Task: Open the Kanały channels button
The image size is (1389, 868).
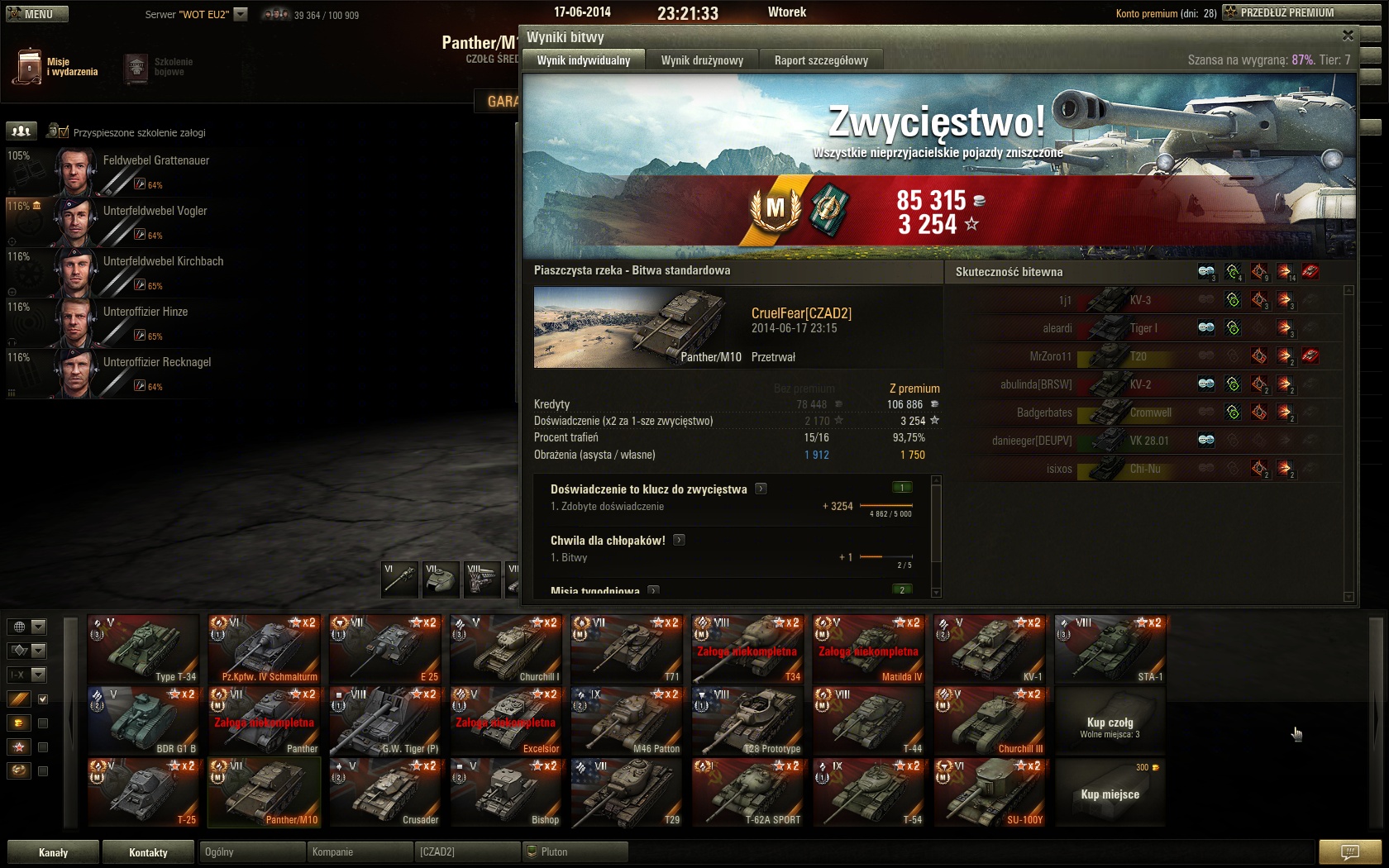Action: [54, 852]
